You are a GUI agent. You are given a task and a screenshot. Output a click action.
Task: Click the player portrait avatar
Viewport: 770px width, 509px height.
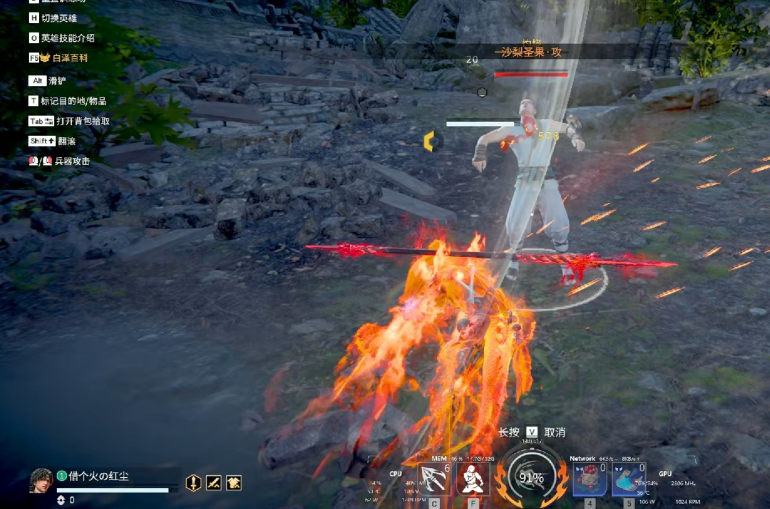click(x=41, y=481)
